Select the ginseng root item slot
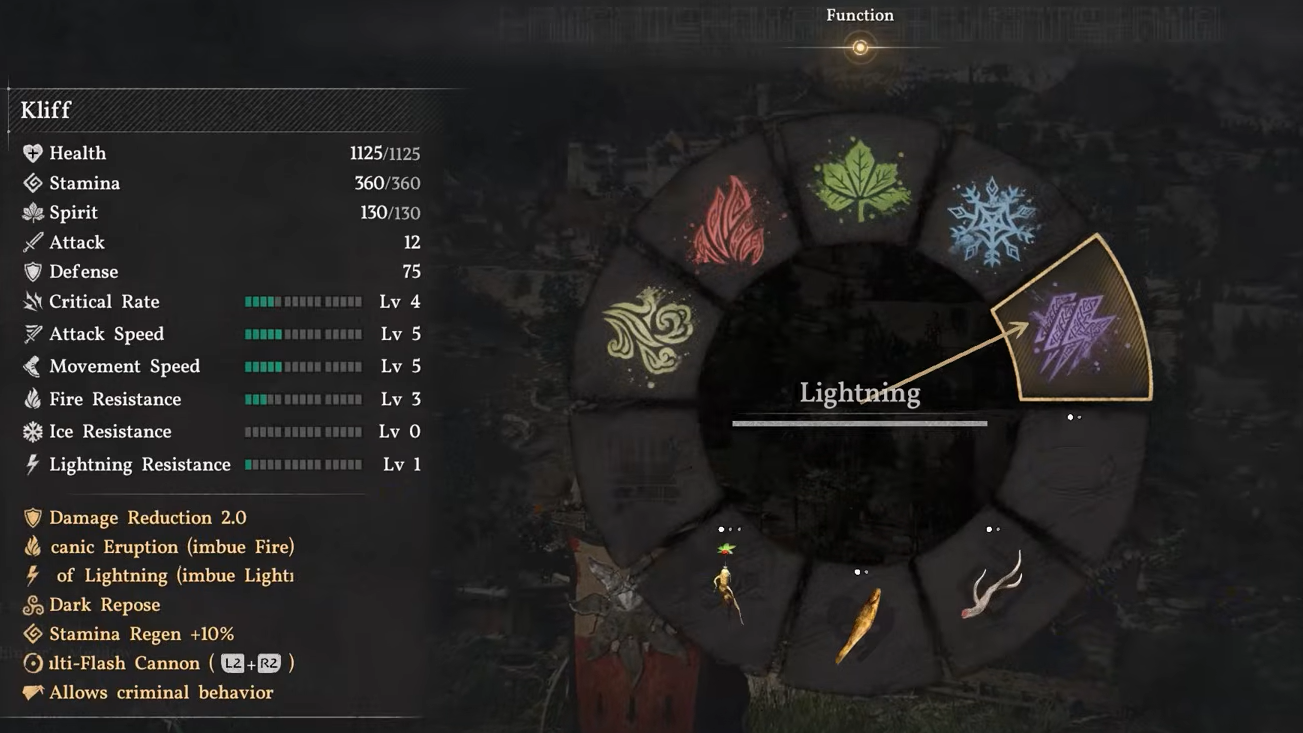Screen dimensions: 1303x733 click(729, 590)
